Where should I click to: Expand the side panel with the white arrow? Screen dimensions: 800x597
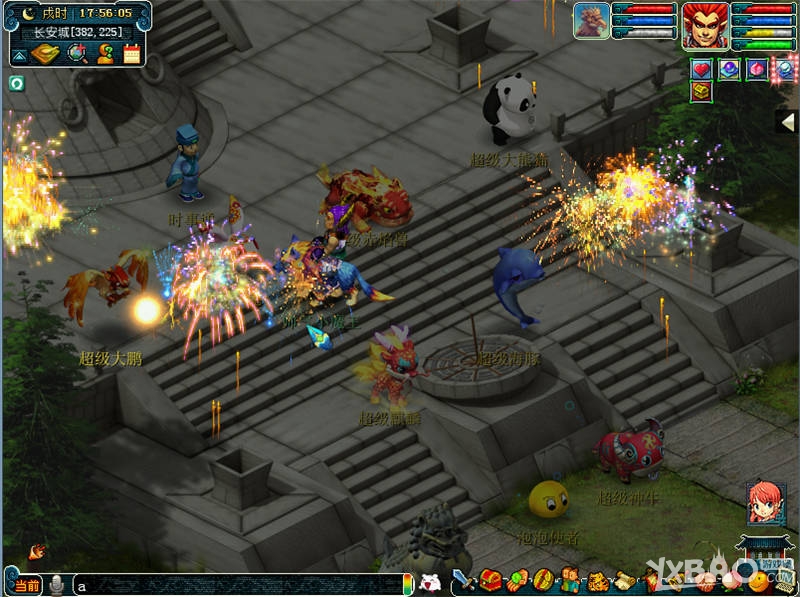point(788,122)
